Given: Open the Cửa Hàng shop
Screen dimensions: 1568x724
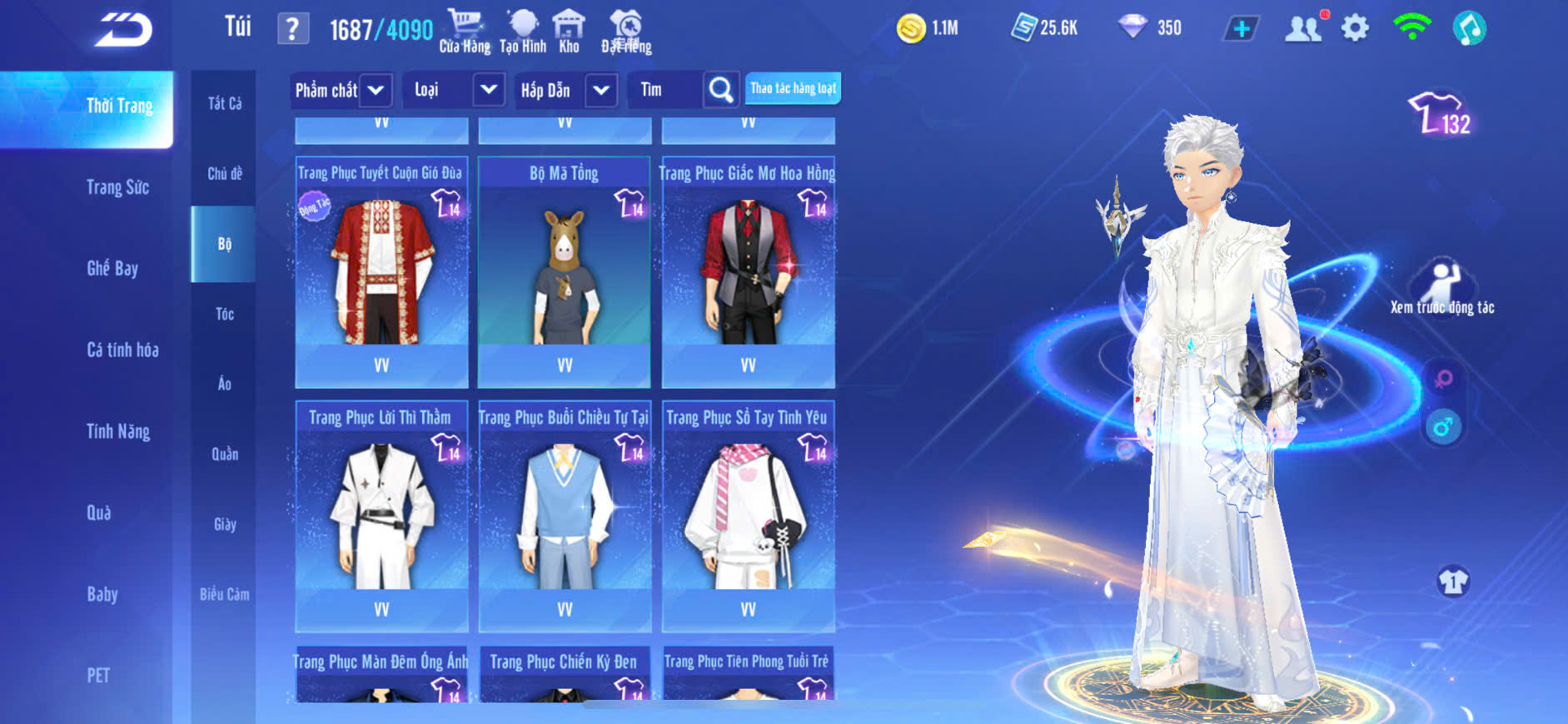Looking at the screenshot, I should [465, 32].
